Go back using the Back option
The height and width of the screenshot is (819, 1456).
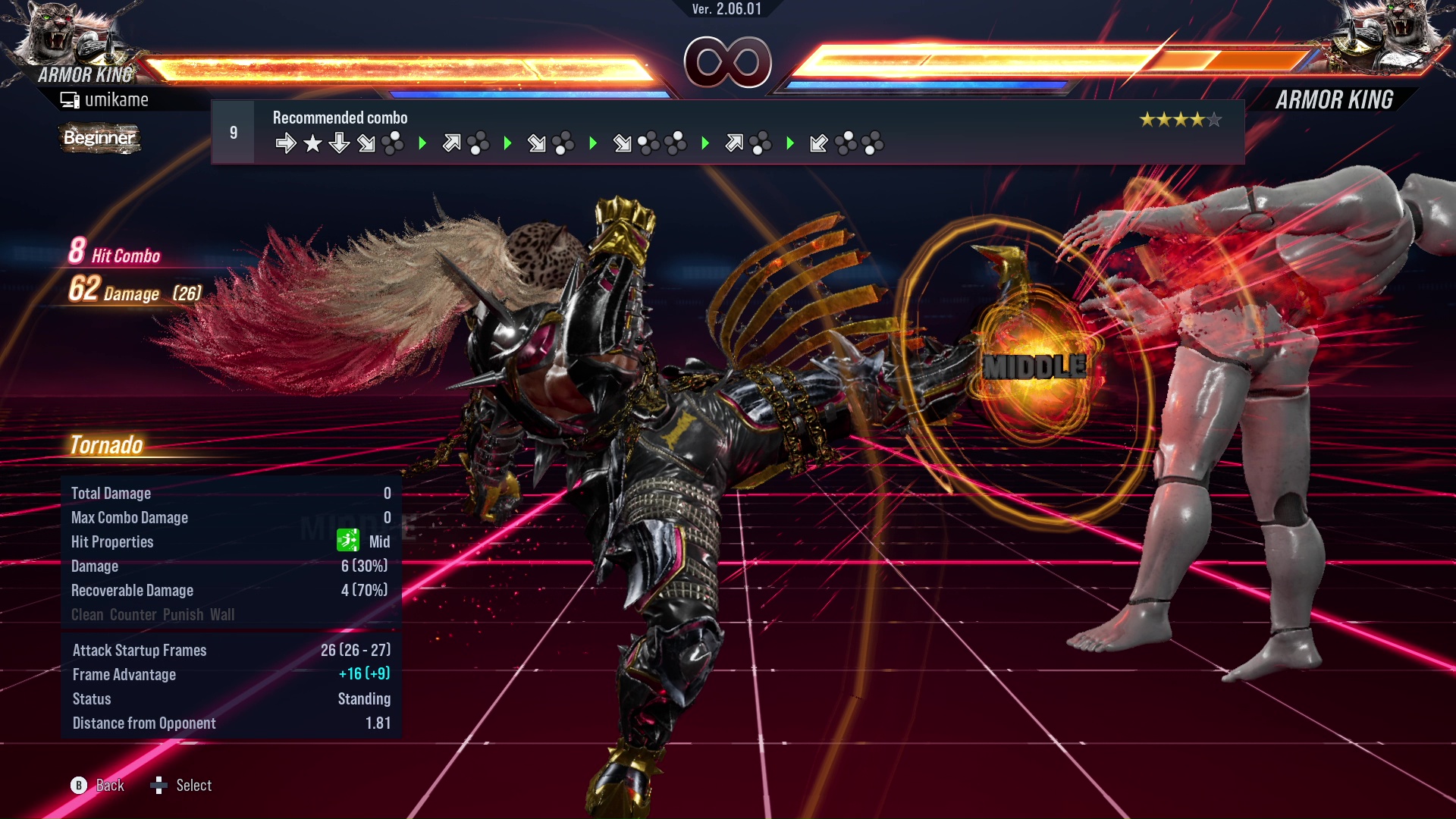point(98,786)
